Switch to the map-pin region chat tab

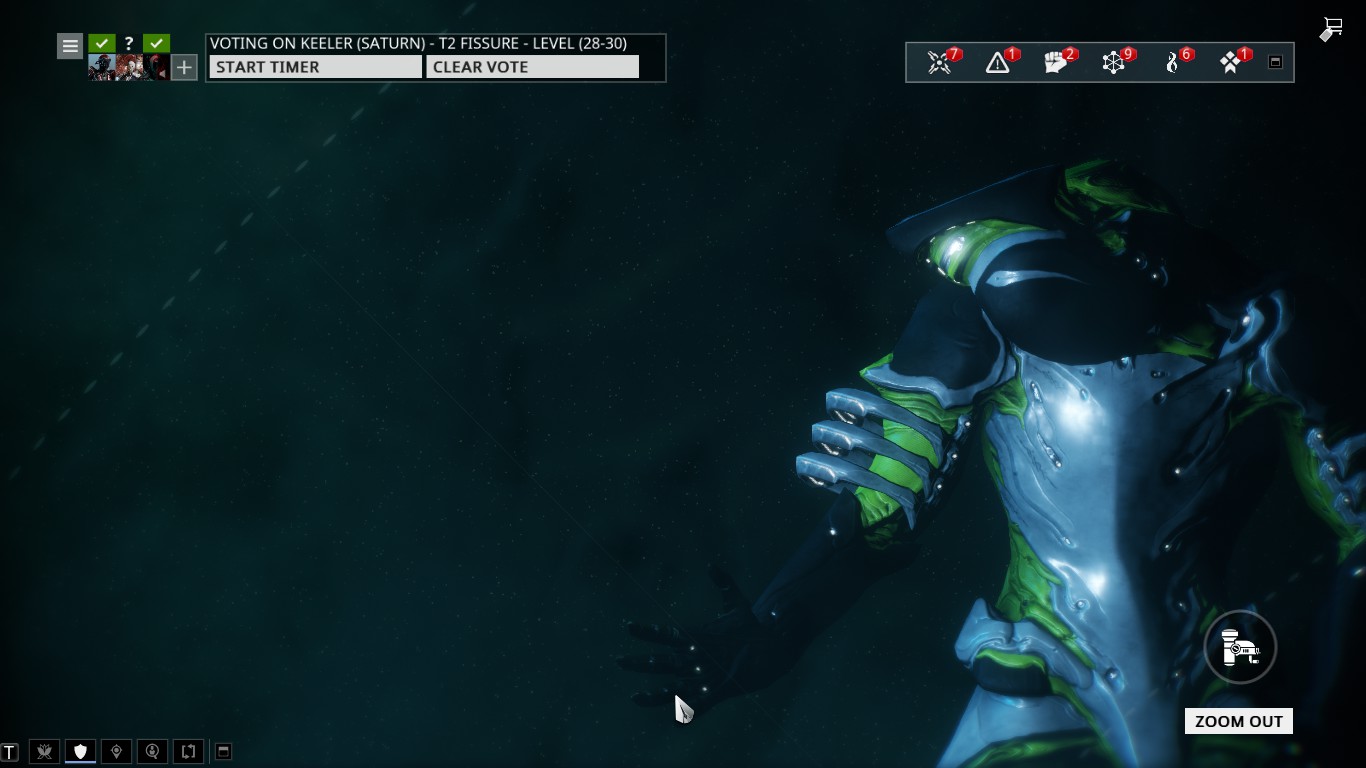pos(117,751)
